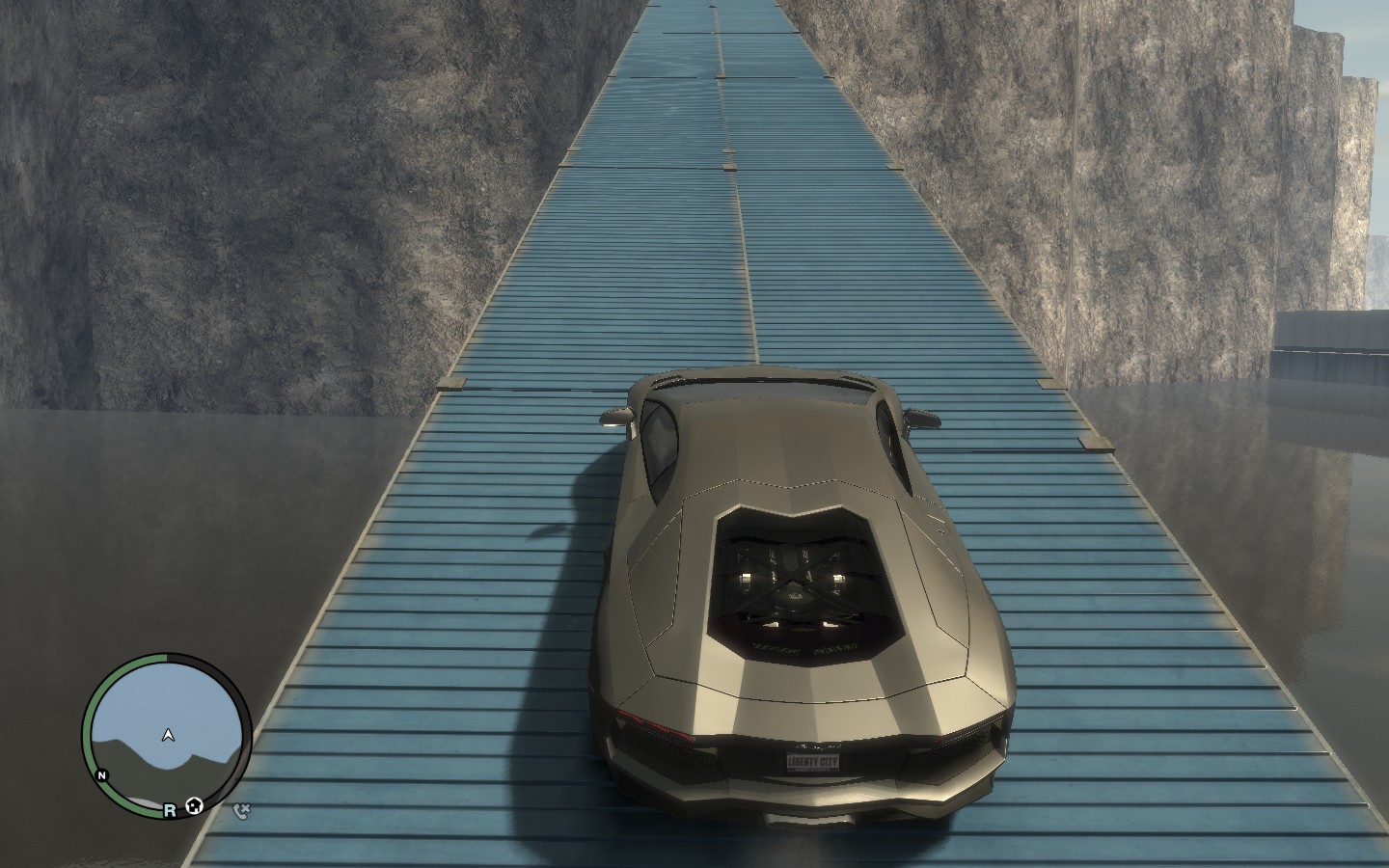The height and width of the screenshot is (868, 1389).
Task: Select the safehouse blip on the radar
Action: point(195,805)
